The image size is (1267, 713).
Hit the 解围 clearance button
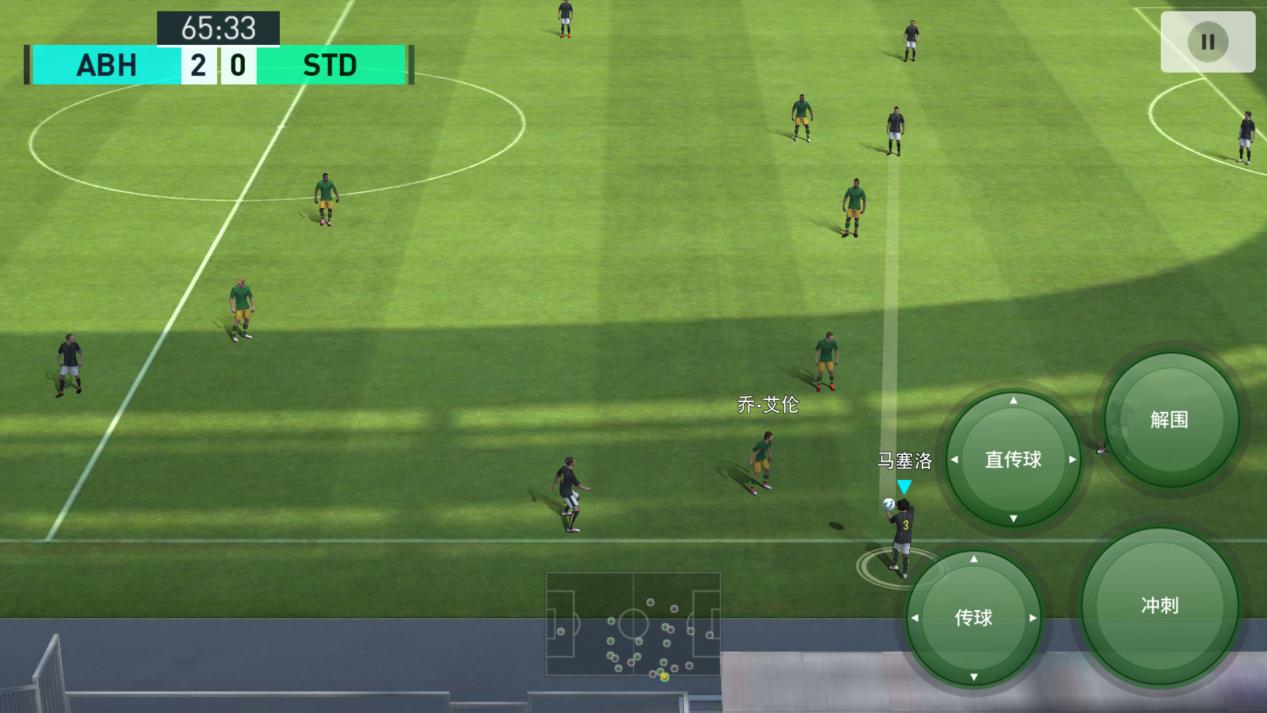click(1169, 420)
